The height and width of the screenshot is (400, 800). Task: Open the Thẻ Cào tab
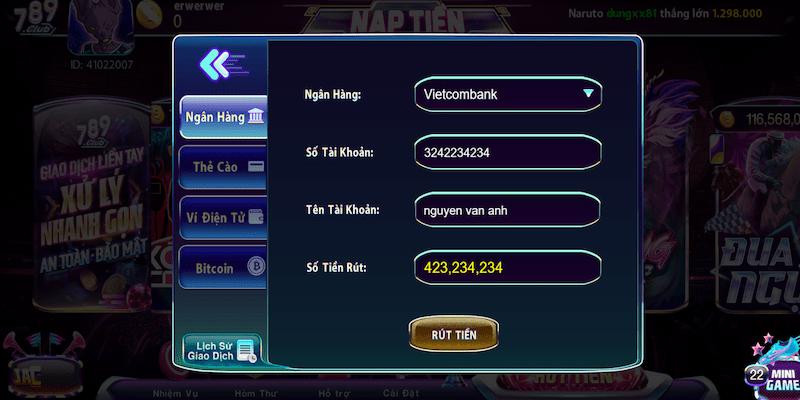click(224, 167)
